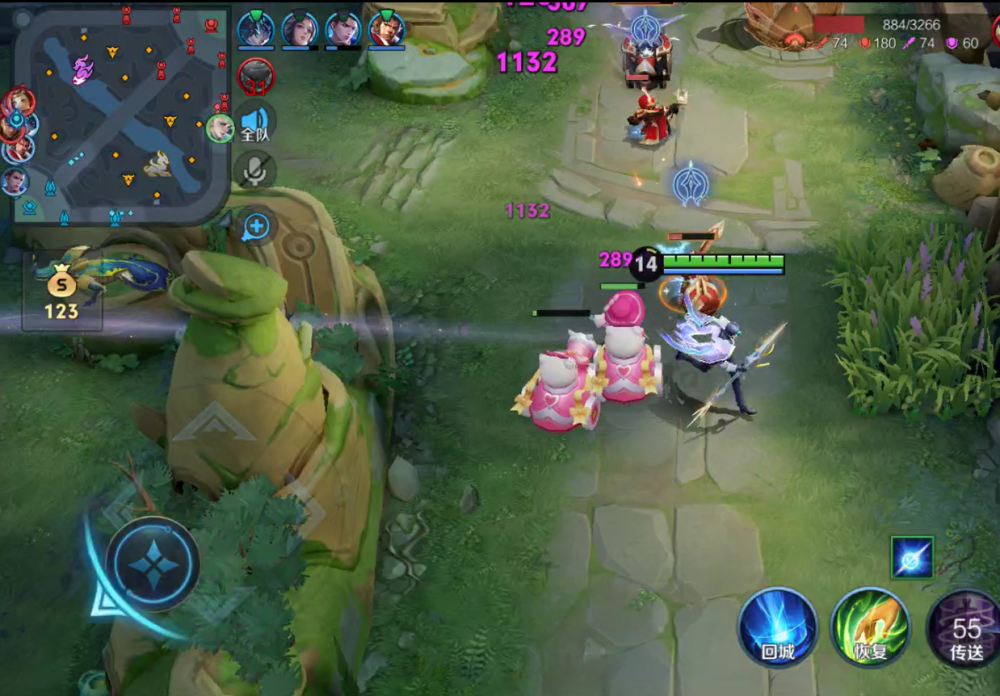The height and width of the screenshot is (696, 1000).
Task: Tap the virtual movement joystick
Action: pyautogui.click(x=152, y=564)
